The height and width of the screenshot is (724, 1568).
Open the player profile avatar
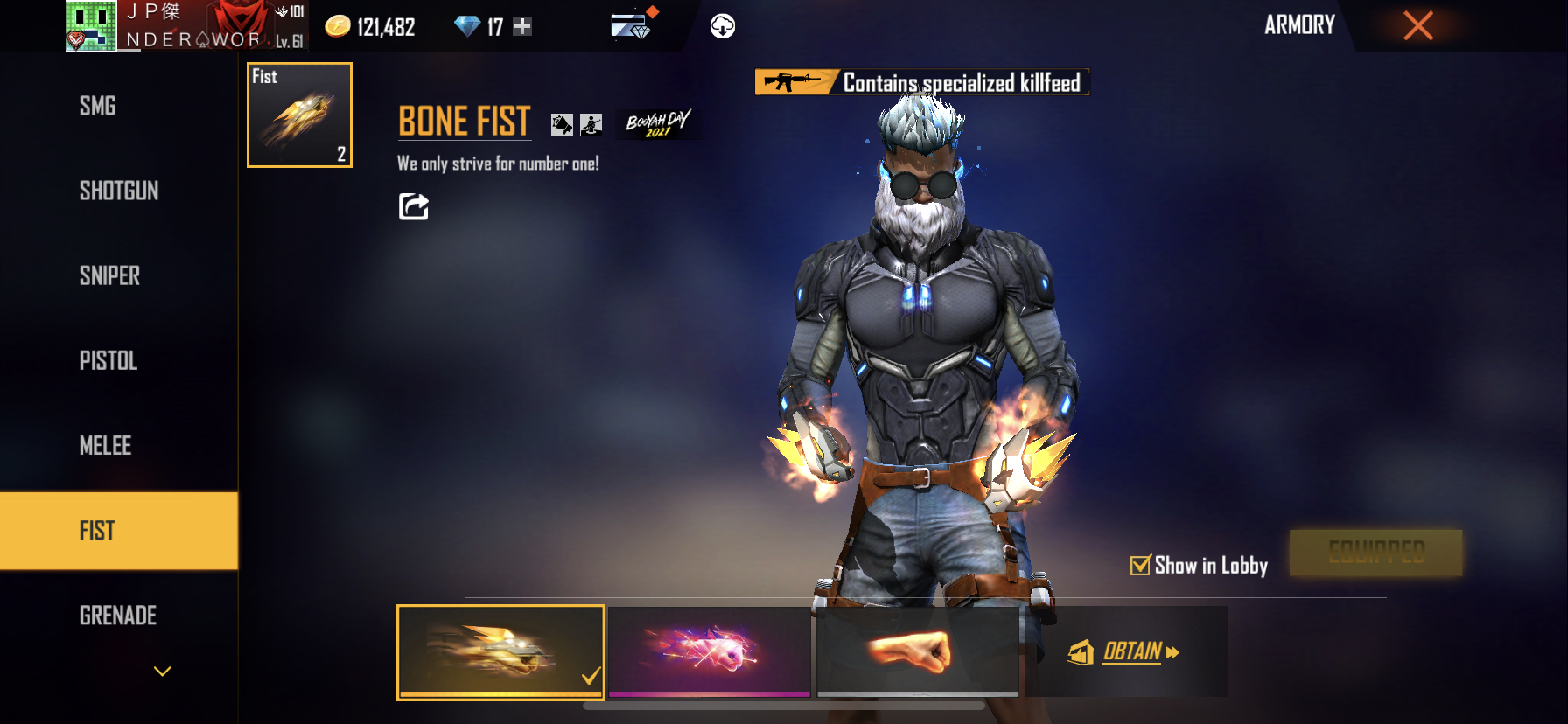(91, 26)
